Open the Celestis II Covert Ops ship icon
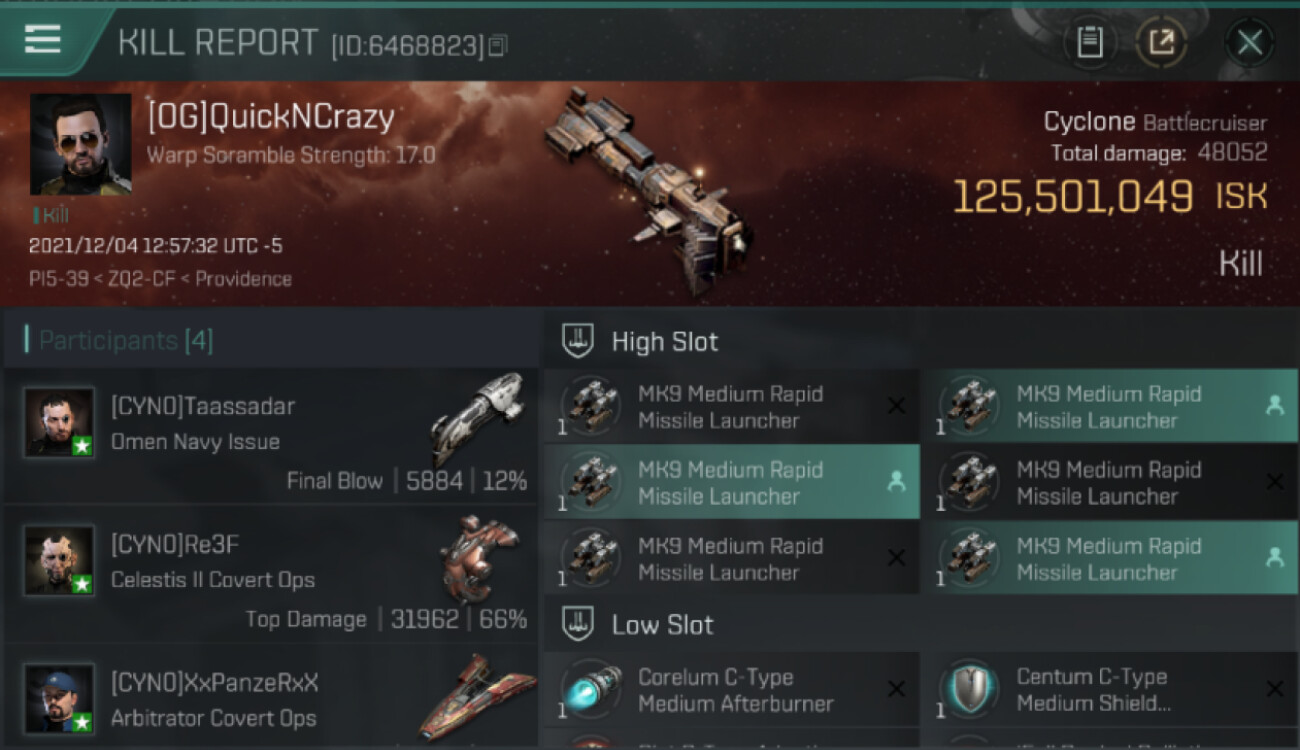 [x=478, y=558]
